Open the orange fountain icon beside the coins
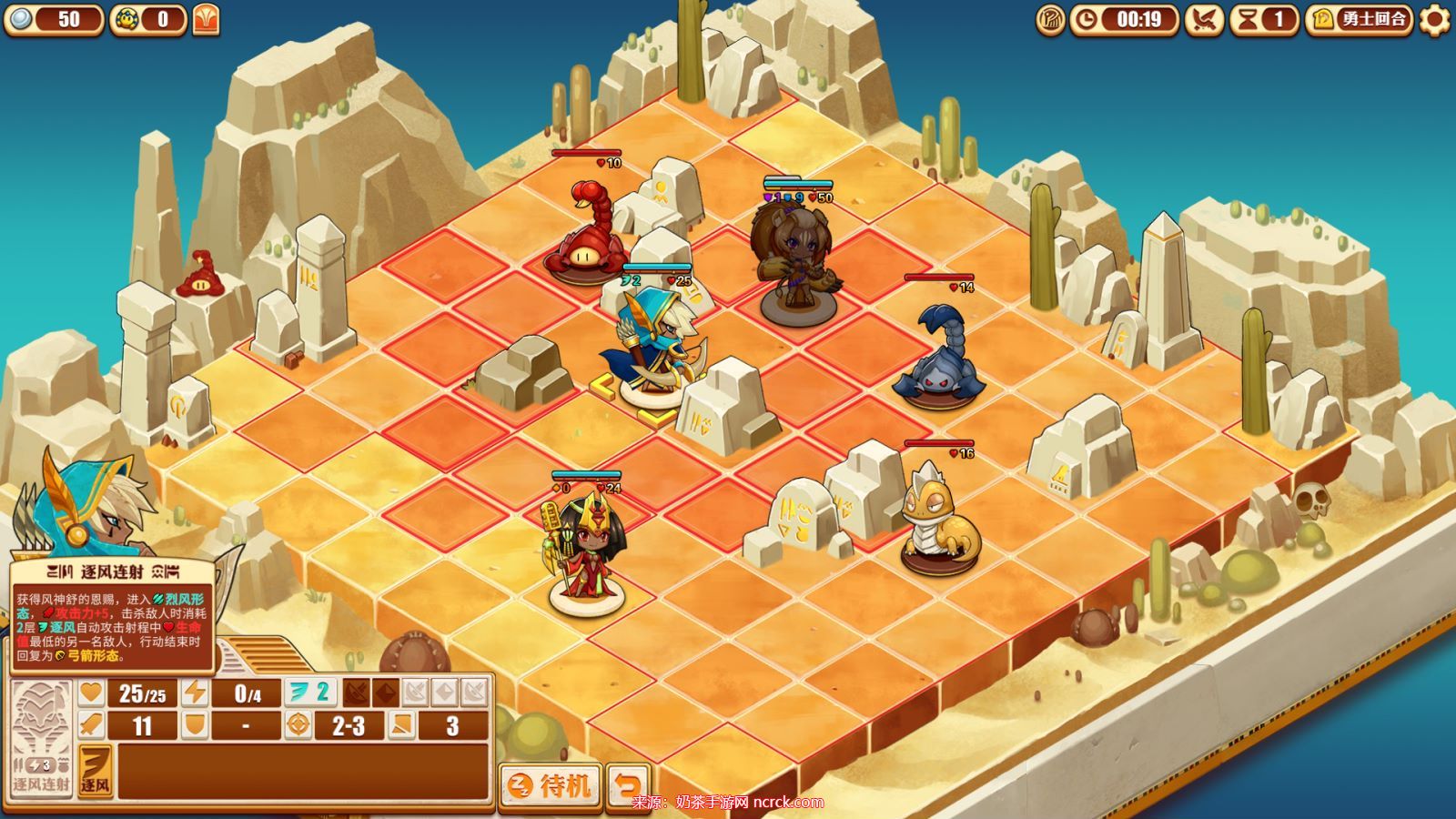 207,19
